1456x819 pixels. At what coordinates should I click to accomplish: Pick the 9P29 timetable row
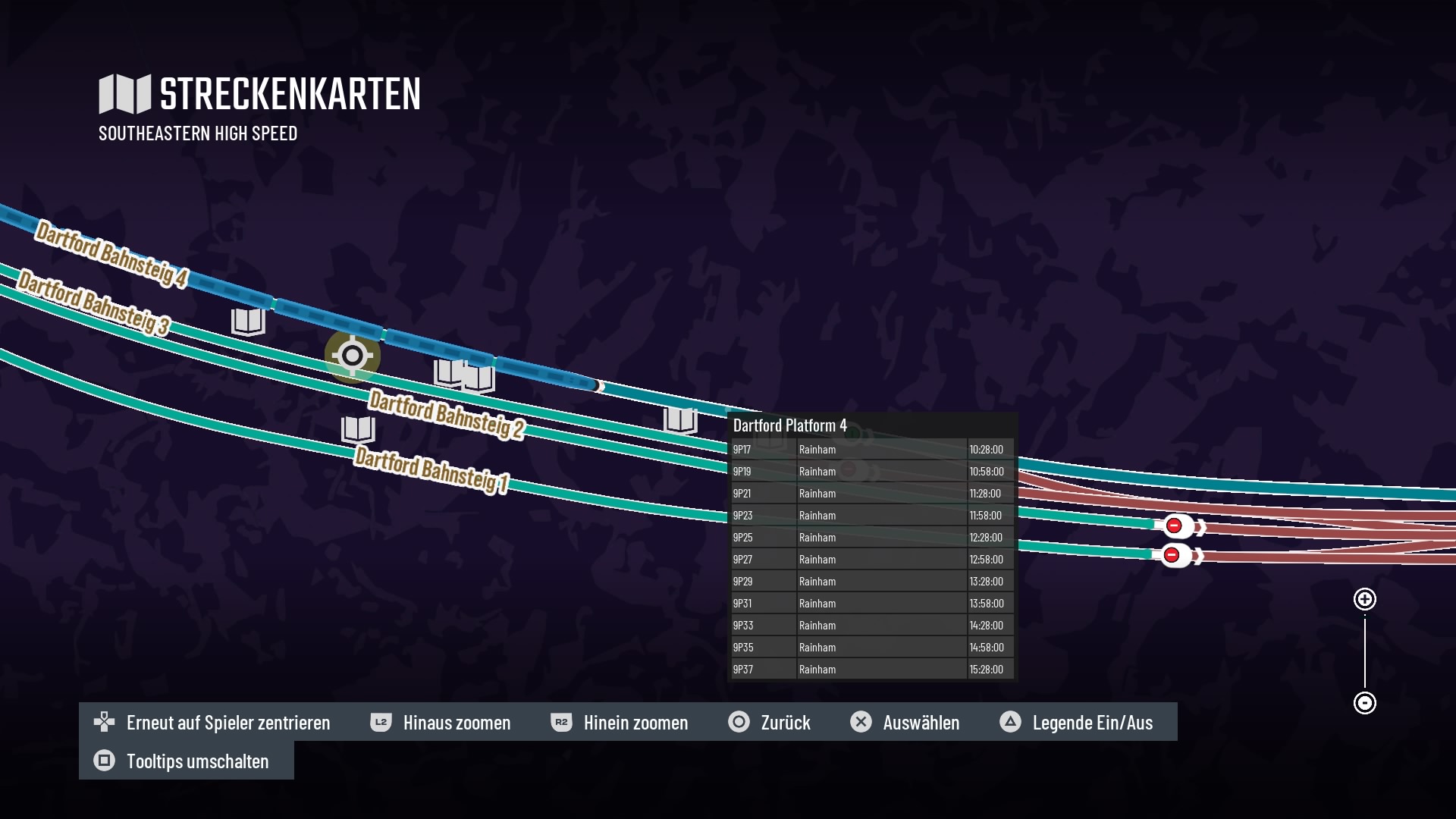coord(871,582)
